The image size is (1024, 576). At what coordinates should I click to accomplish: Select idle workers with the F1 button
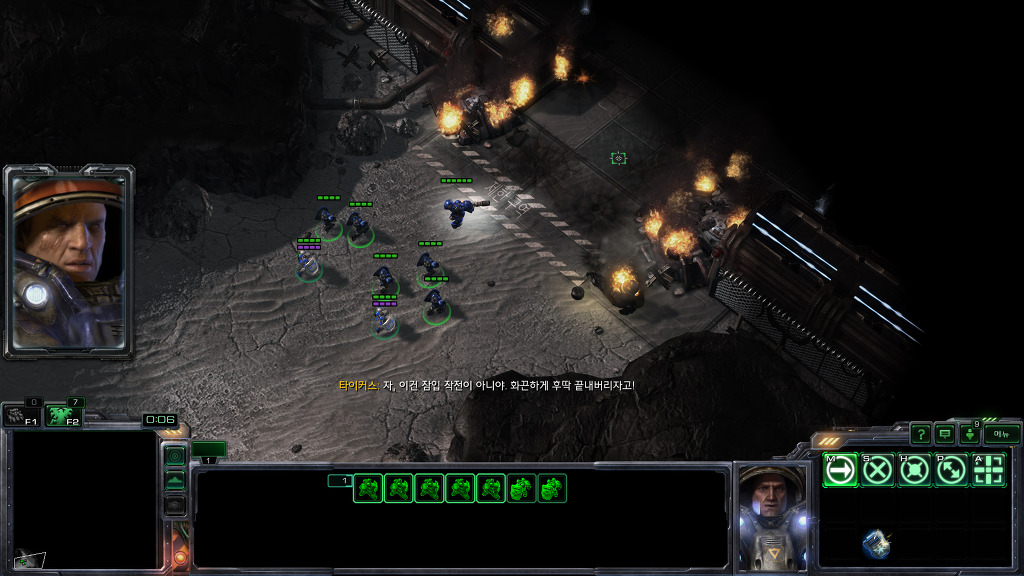coord(21,415)
